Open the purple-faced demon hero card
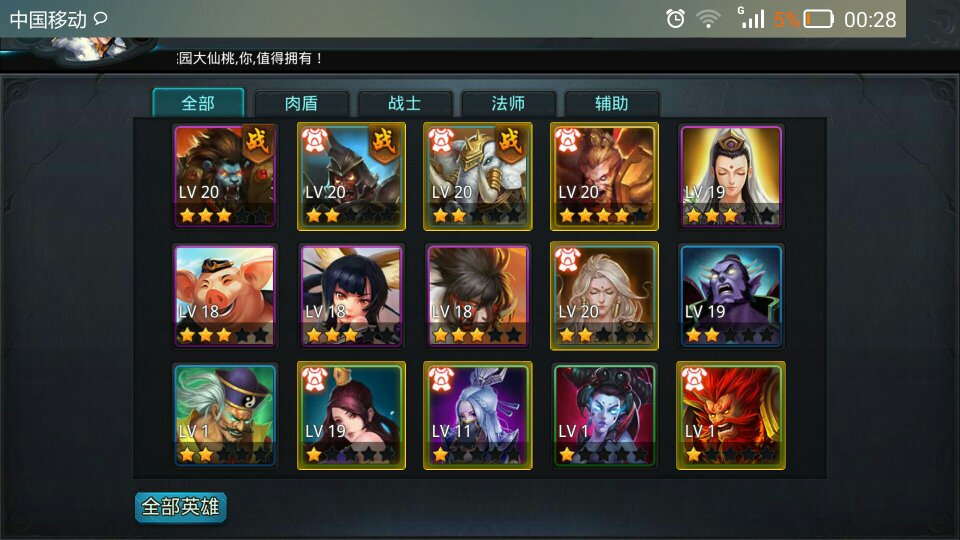This screenshot has width=960, height=540. coord(731,296)
